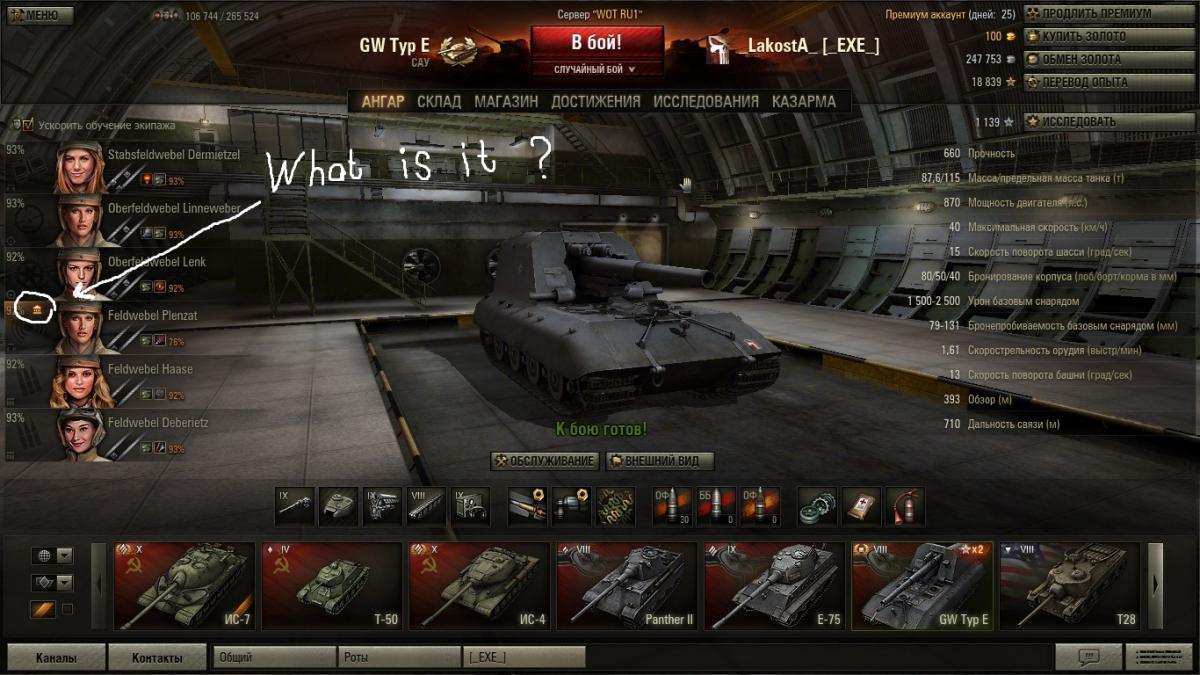
Task: Open the ОБМЕН ЗОЛОТА button
Action: 1095,59
